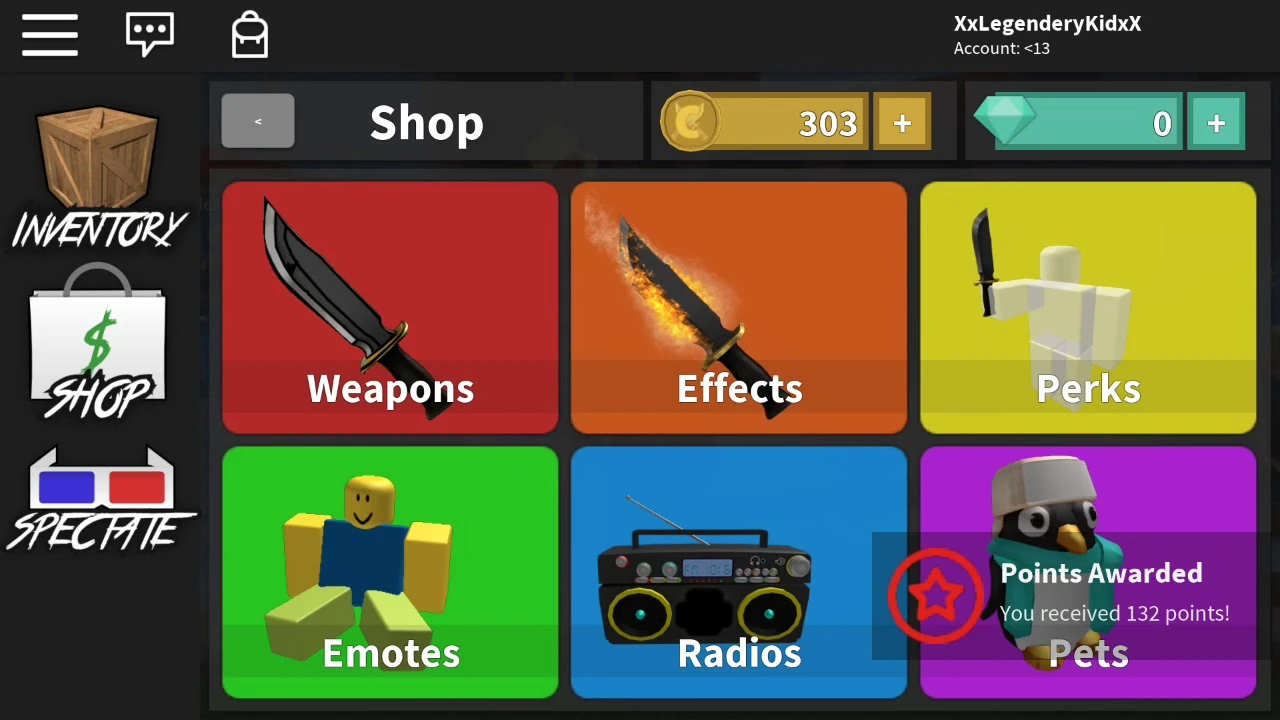Go back using the left arrow button
The image size is (1280, 720).
257,121
